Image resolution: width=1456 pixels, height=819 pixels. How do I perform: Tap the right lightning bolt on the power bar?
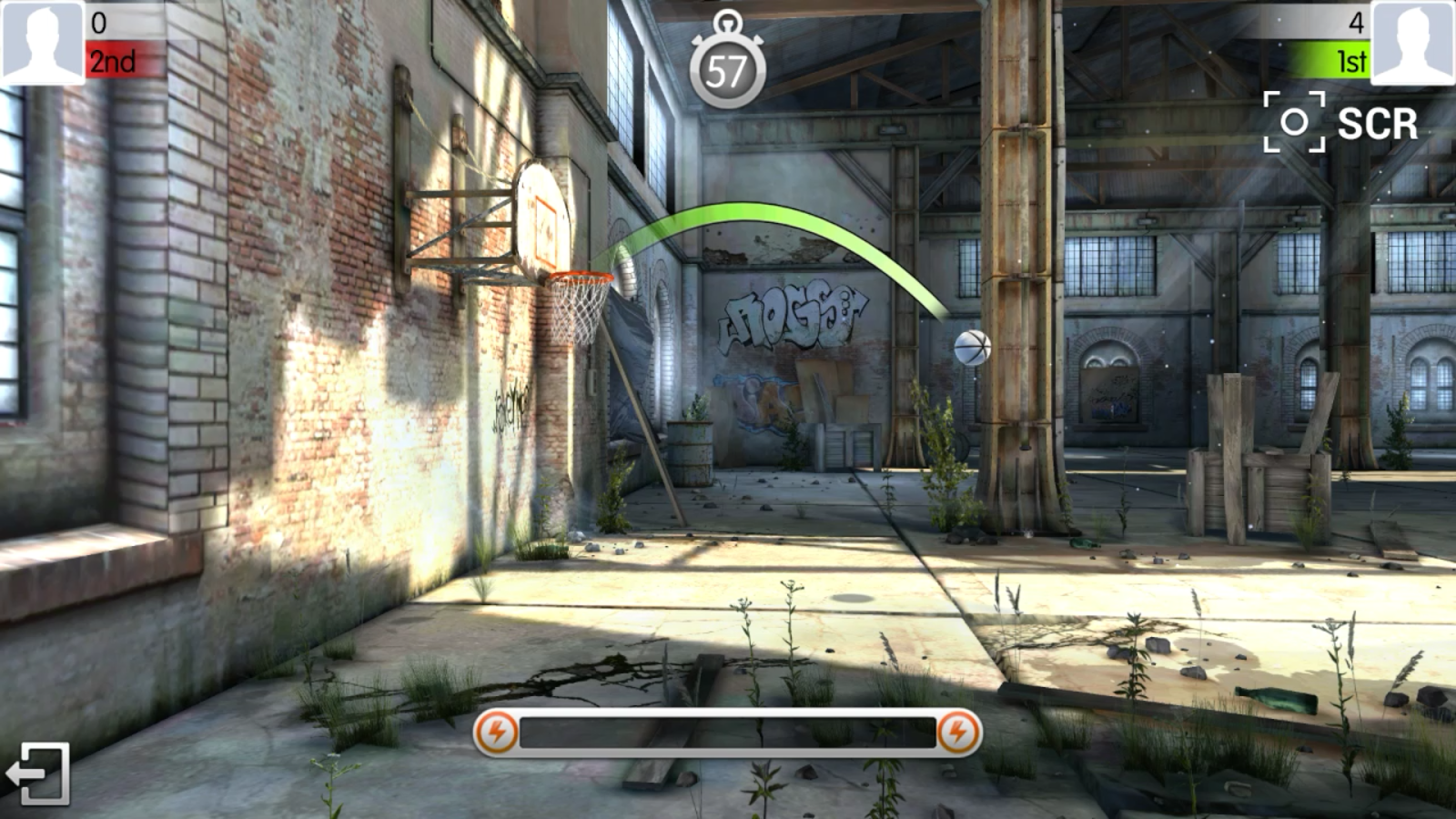[958, 731]
